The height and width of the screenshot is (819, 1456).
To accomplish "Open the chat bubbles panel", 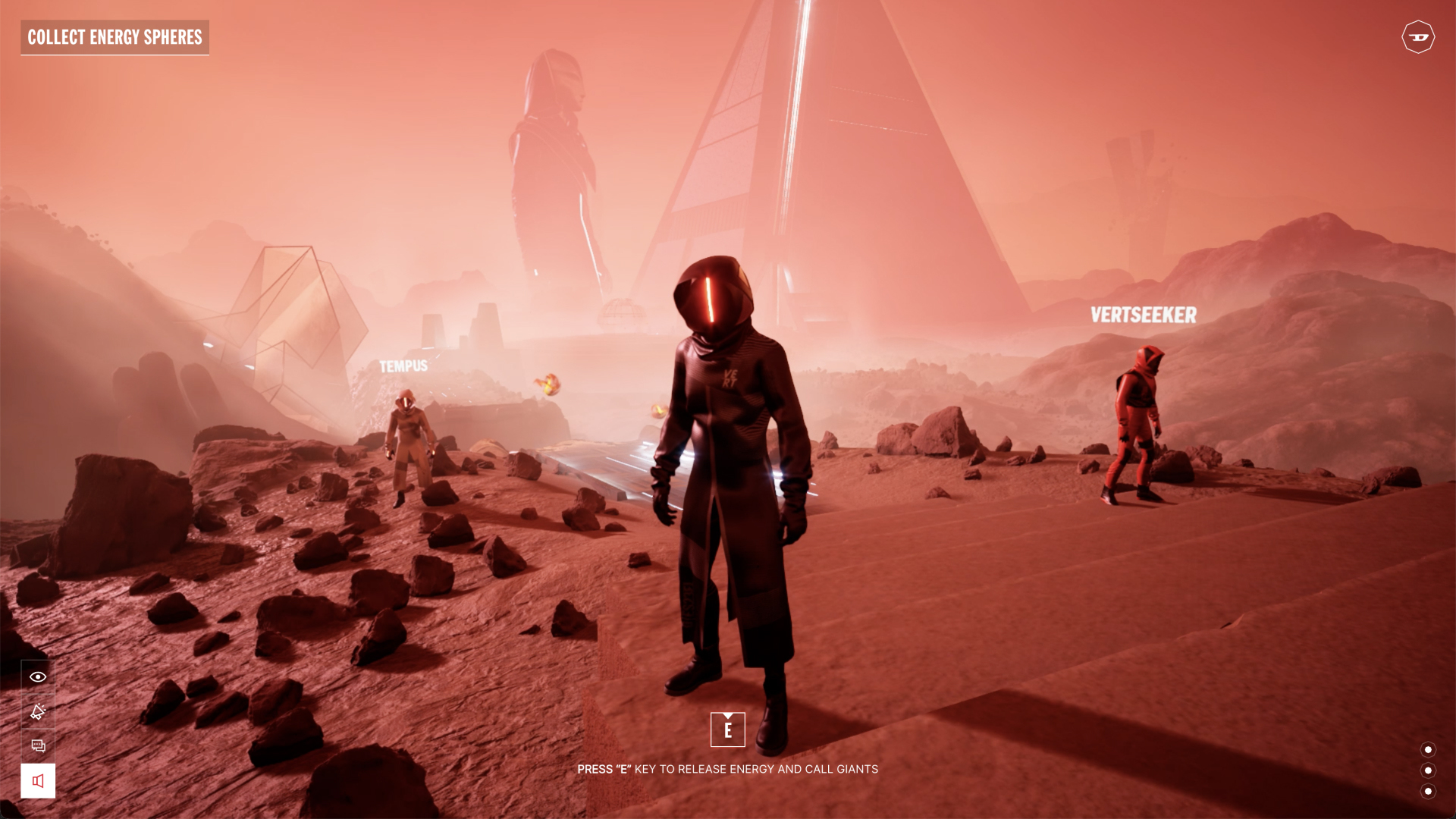I will (38, 745).
